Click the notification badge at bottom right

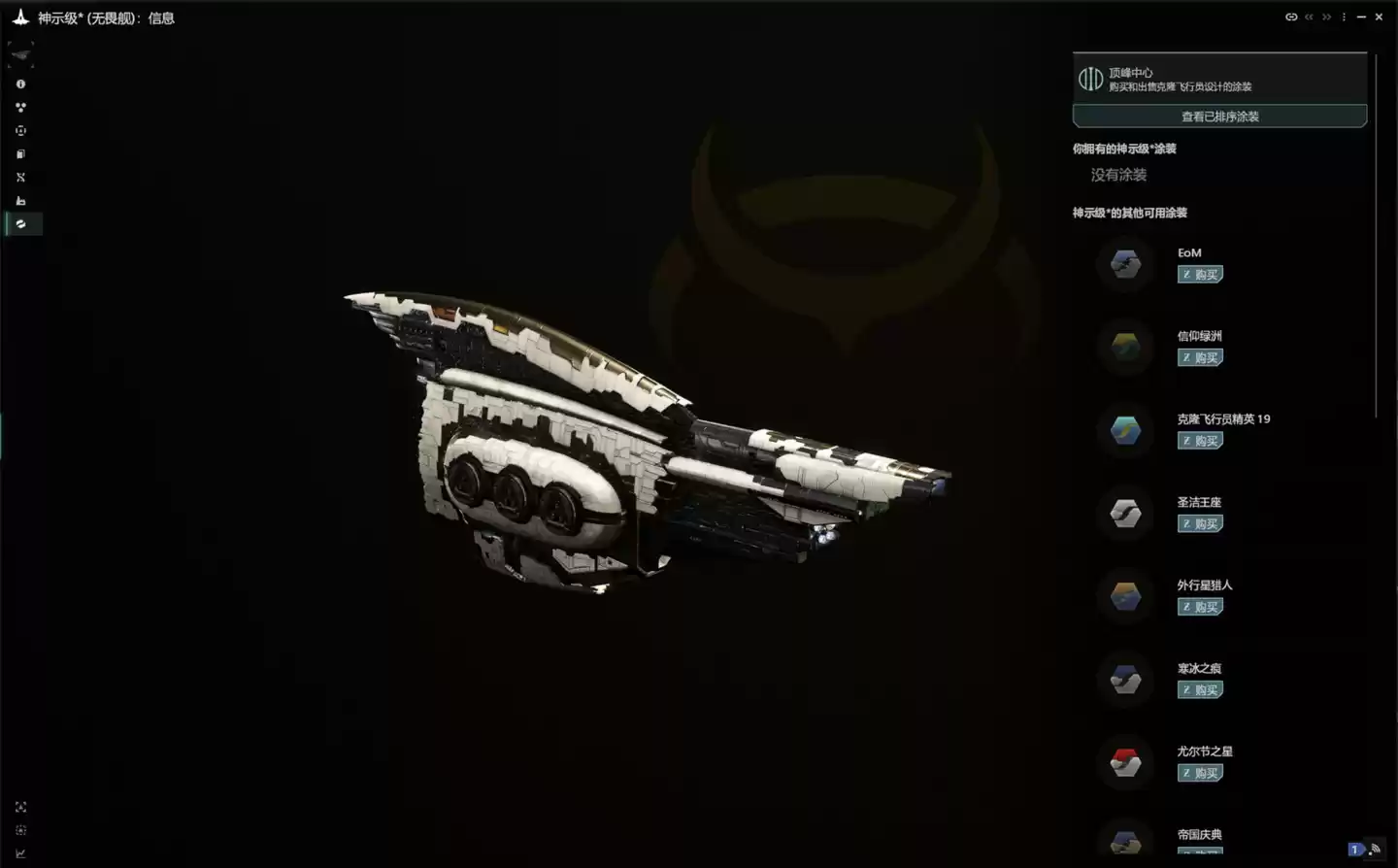(x=1356, y=850)
